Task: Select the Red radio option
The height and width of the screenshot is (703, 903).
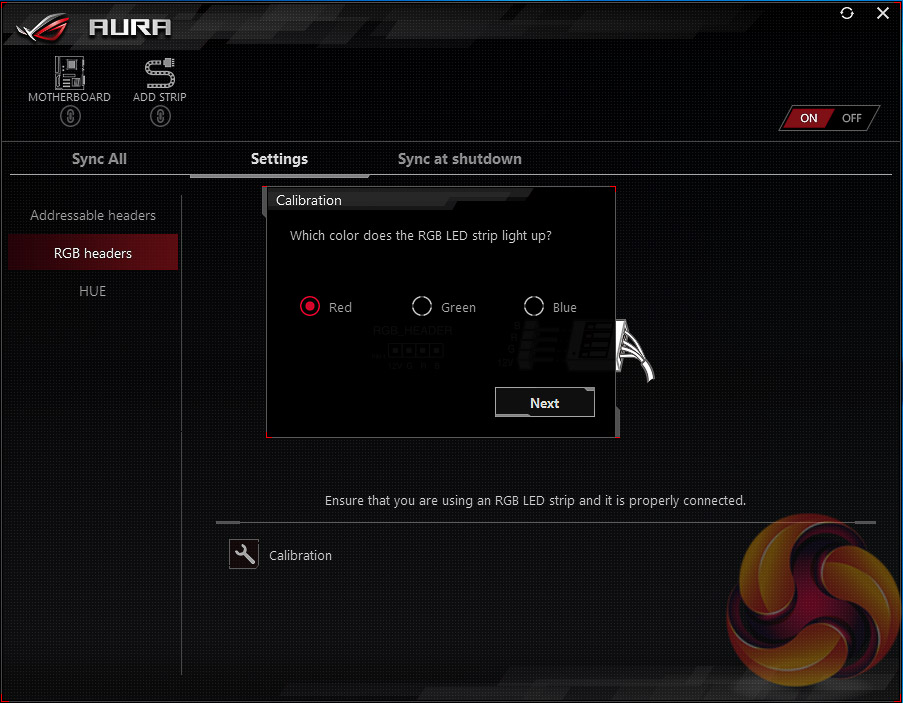Action: click(x=310, y=306)
